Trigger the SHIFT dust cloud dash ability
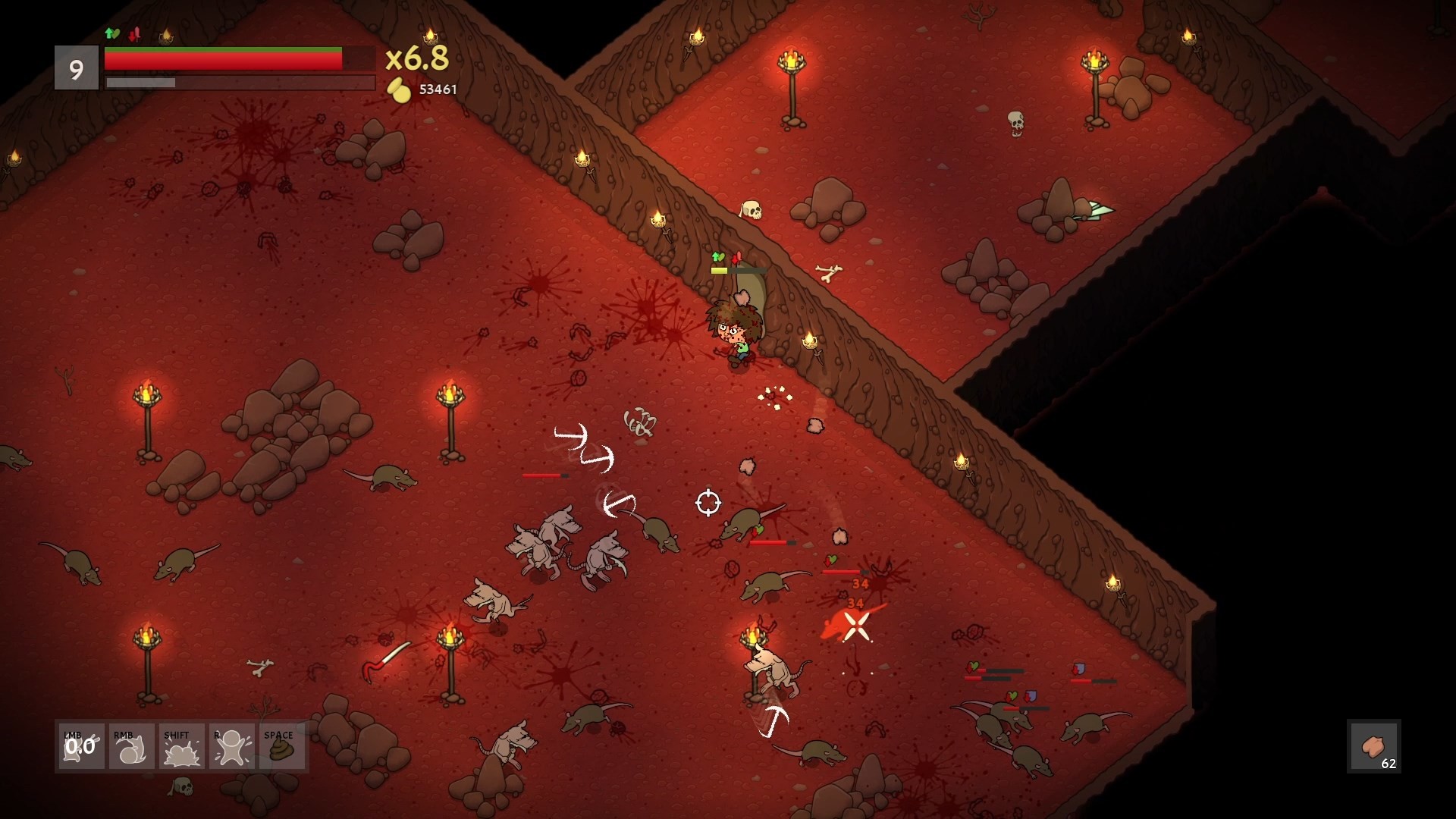The width and height of the screenshot is (1456, 819). coord(181,747)
